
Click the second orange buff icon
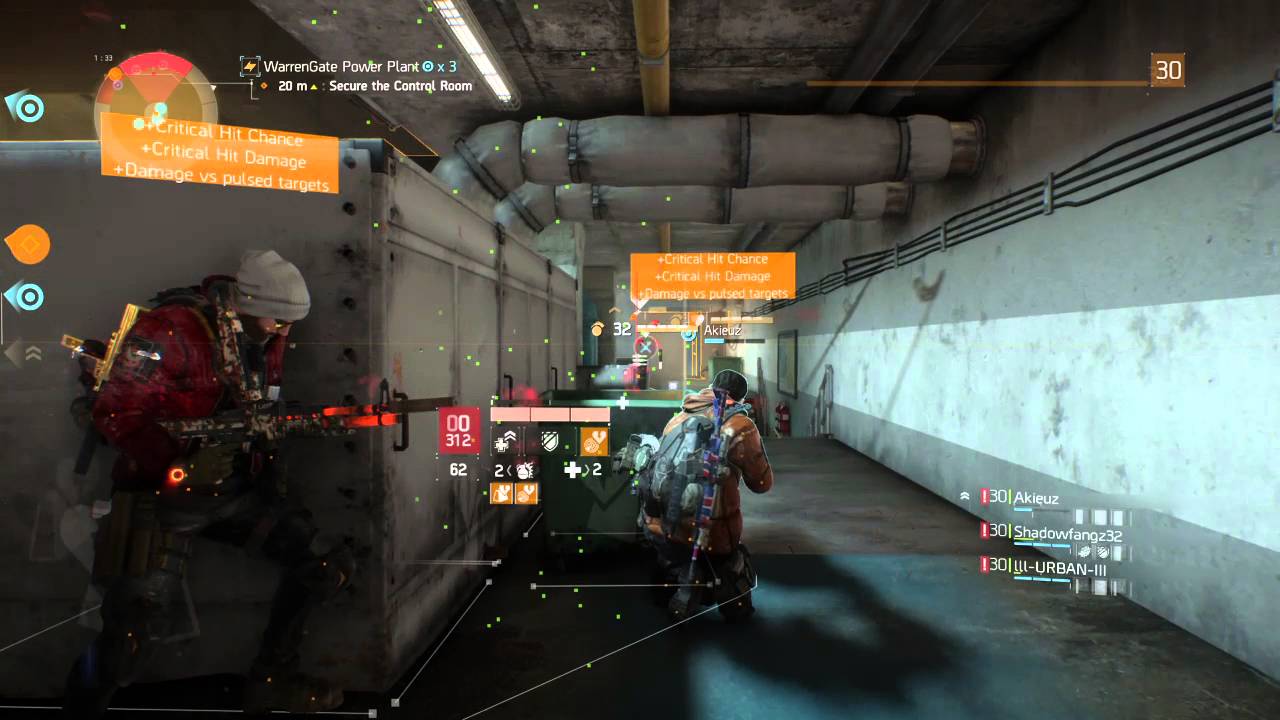[x=525, y=493]
